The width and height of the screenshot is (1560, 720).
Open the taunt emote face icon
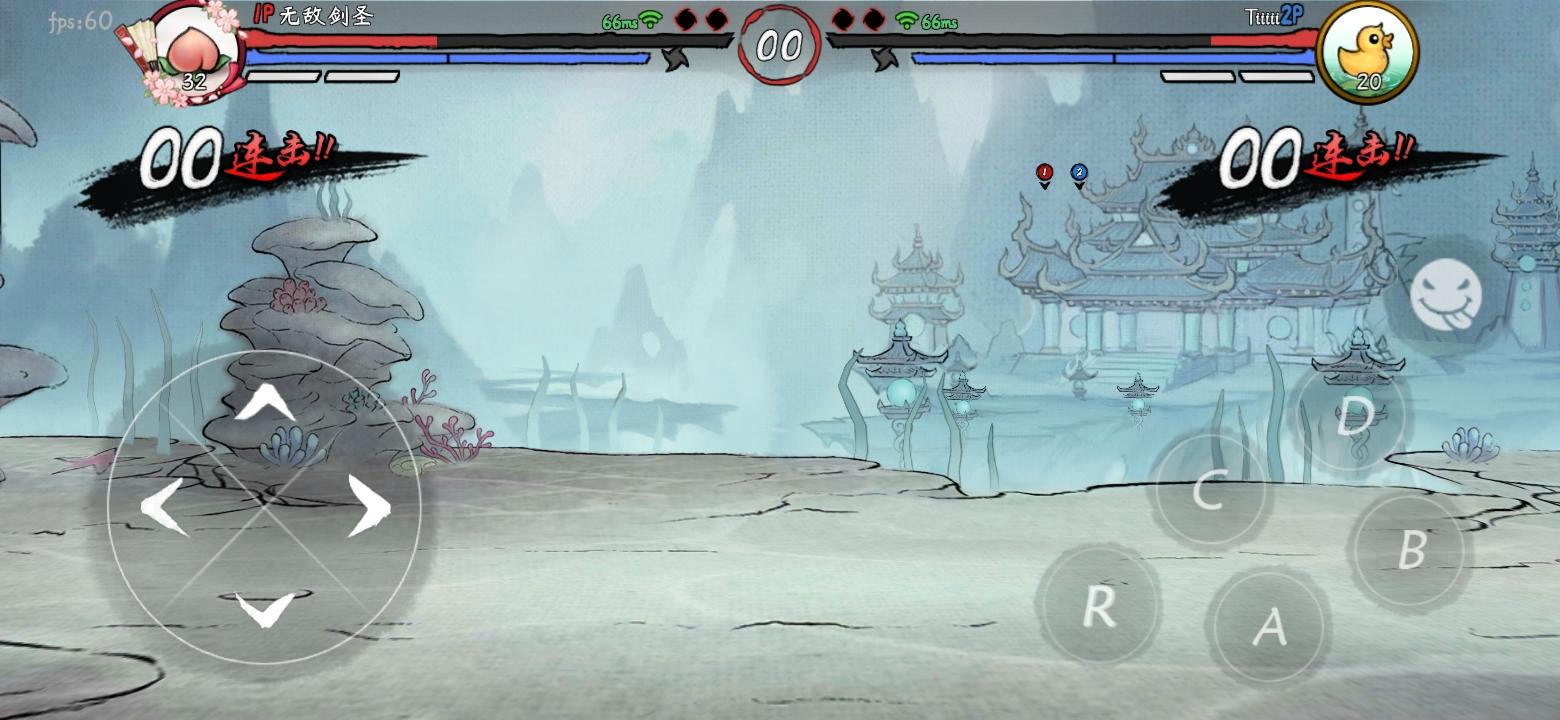pyautogui.click(x=1447, y=294)
